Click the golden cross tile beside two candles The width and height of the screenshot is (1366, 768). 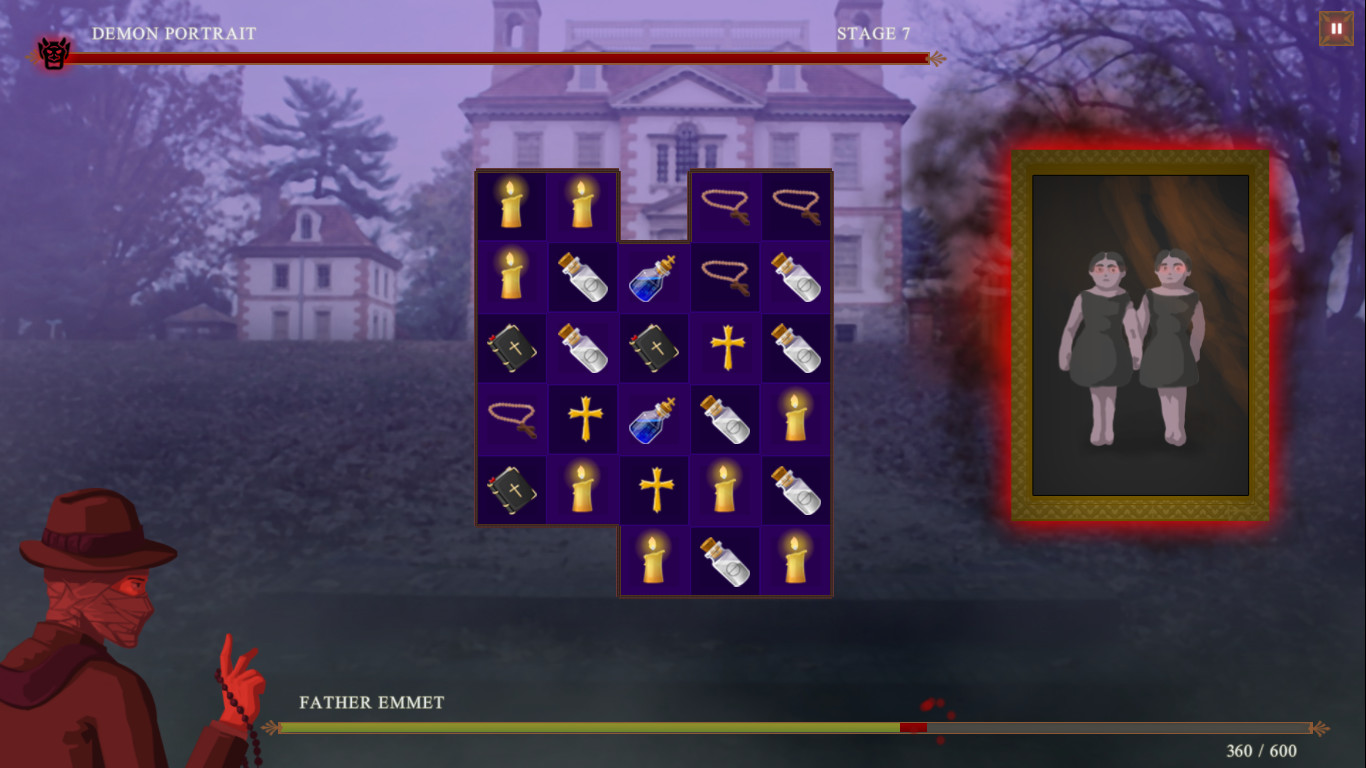pyautogui.click(x=654, y=490)
